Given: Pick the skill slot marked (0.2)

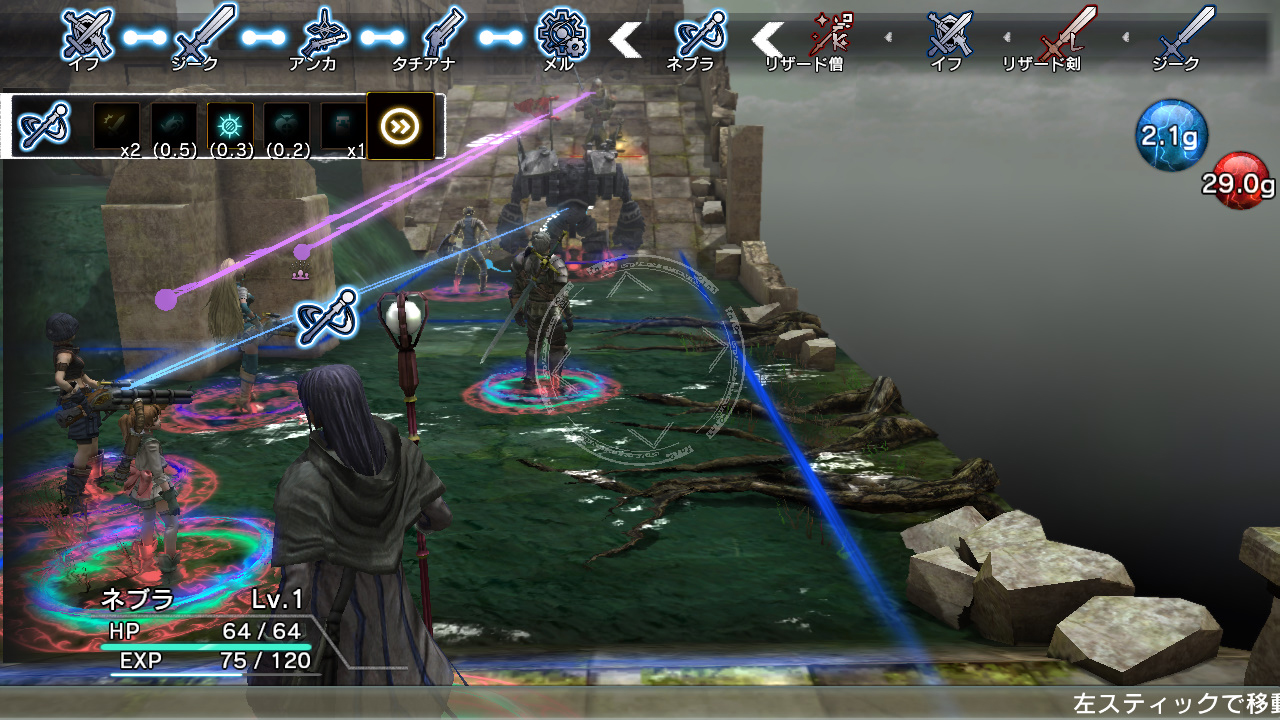Looking at the screenshot, I should (286, 126).
